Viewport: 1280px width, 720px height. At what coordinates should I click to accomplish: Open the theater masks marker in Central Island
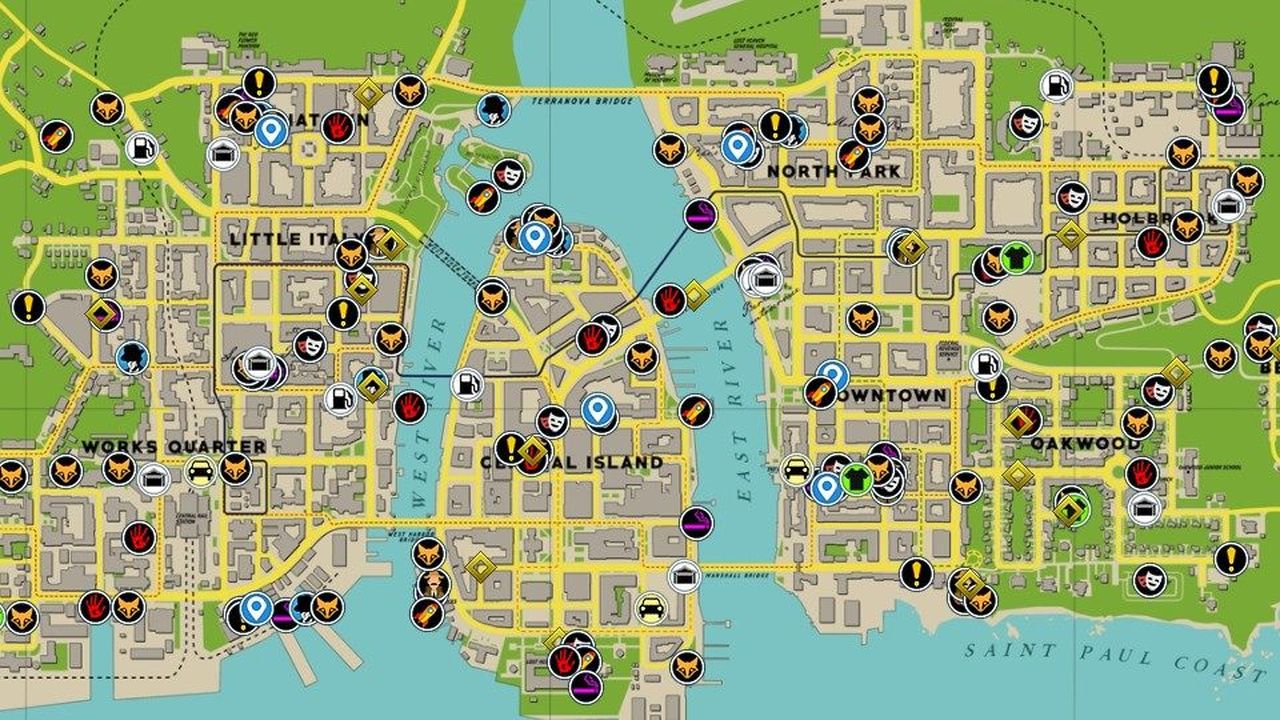click(553, 421)
